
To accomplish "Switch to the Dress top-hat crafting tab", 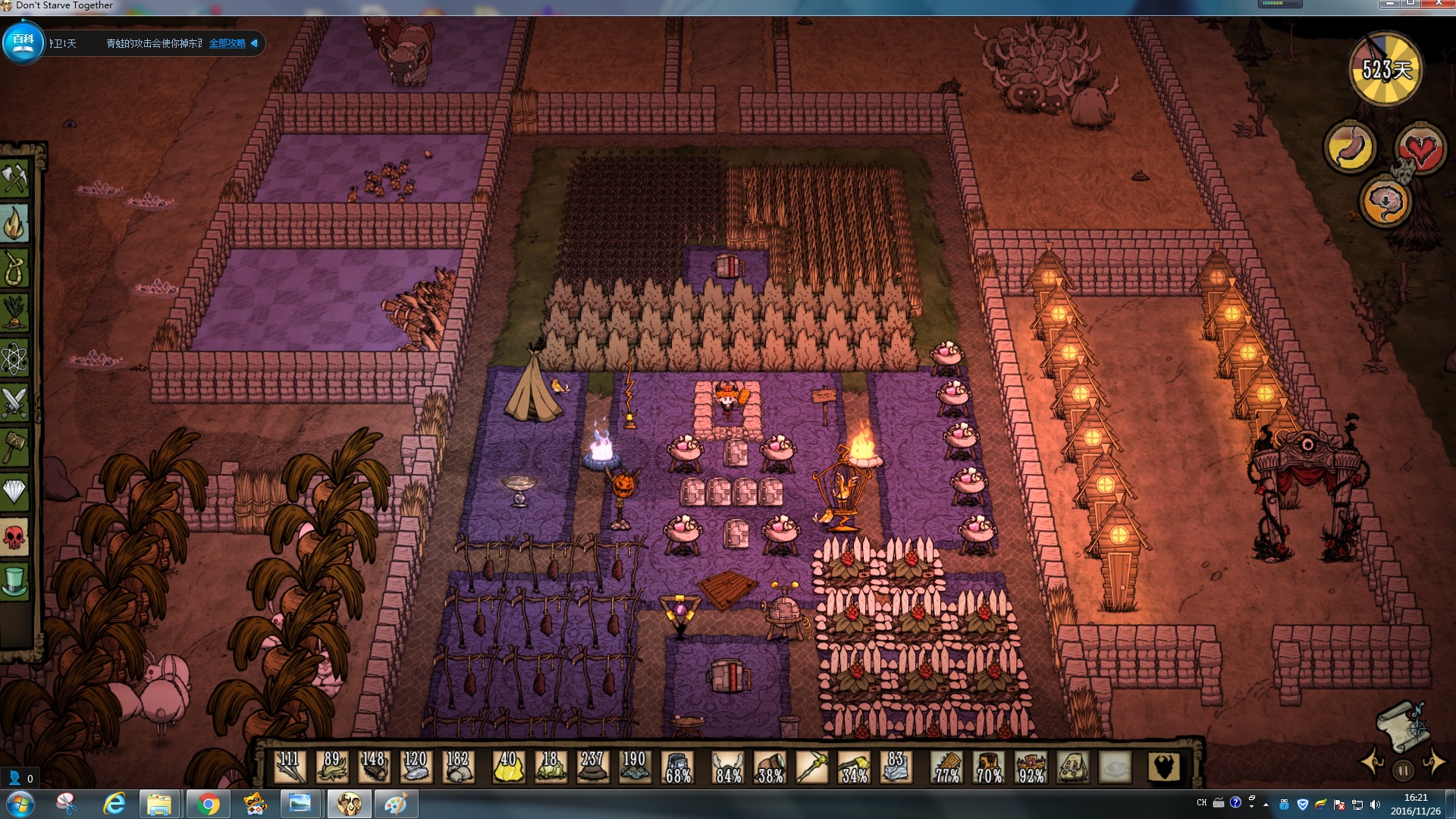I will (14, 582).
